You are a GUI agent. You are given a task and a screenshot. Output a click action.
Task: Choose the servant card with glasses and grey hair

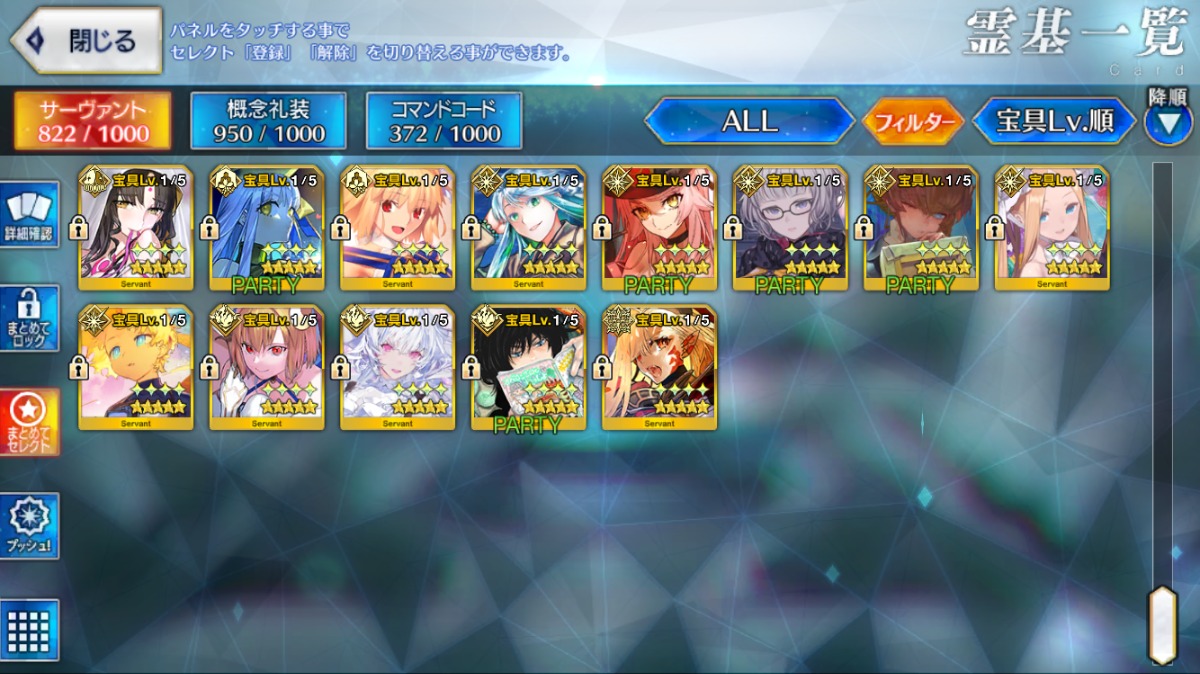(x=790, y=228)
